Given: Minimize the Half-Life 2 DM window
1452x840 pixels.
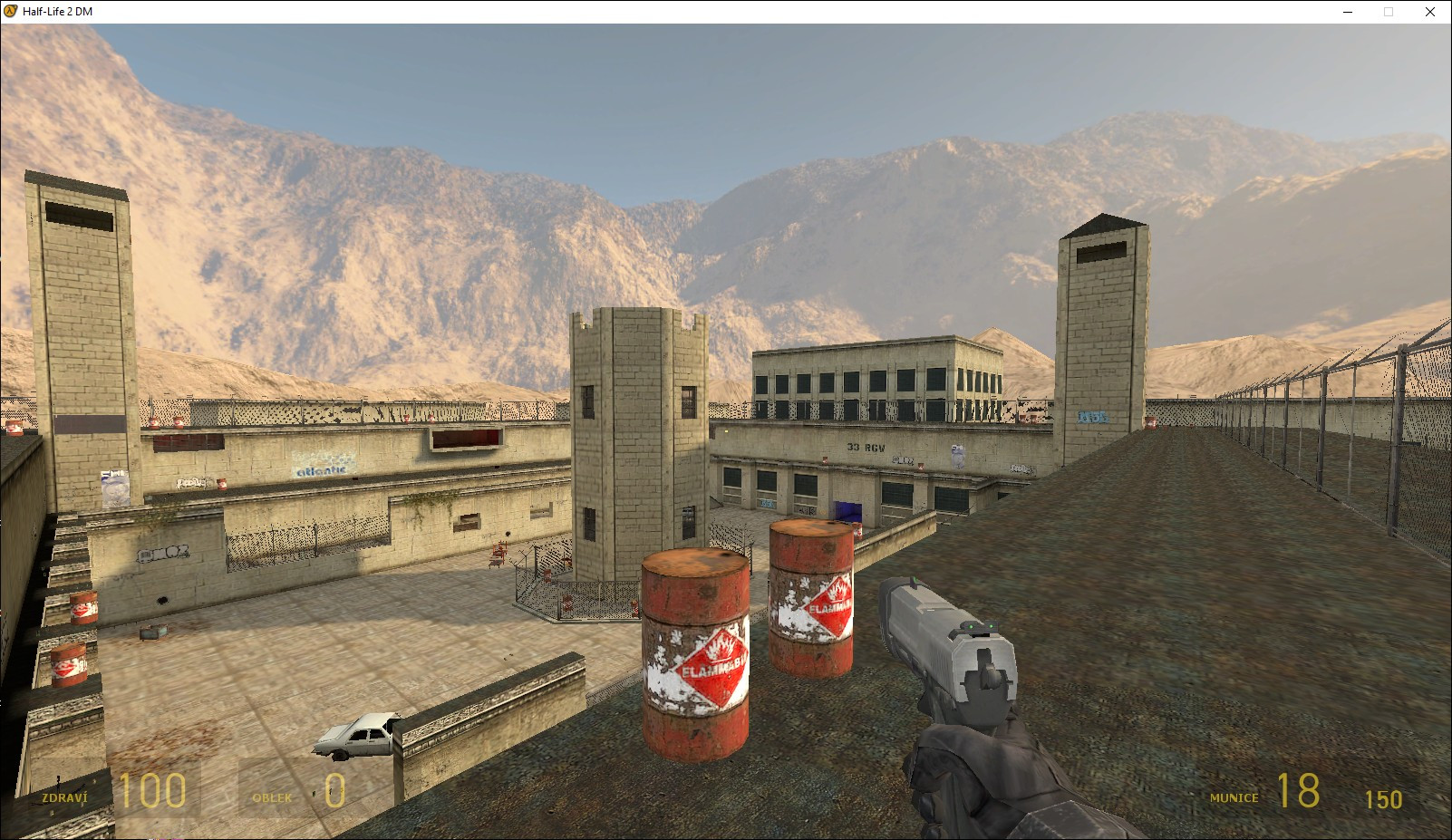Looking at the screenshot, I should 1347,12.
